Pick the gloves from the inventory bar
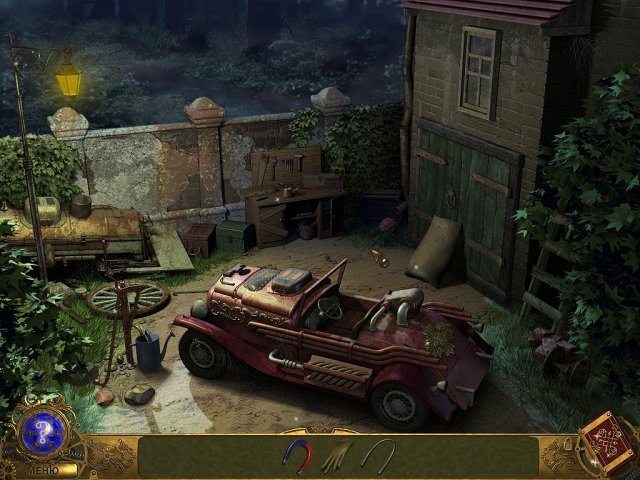This screenshot has height=480, width=640. click(336, 455)
